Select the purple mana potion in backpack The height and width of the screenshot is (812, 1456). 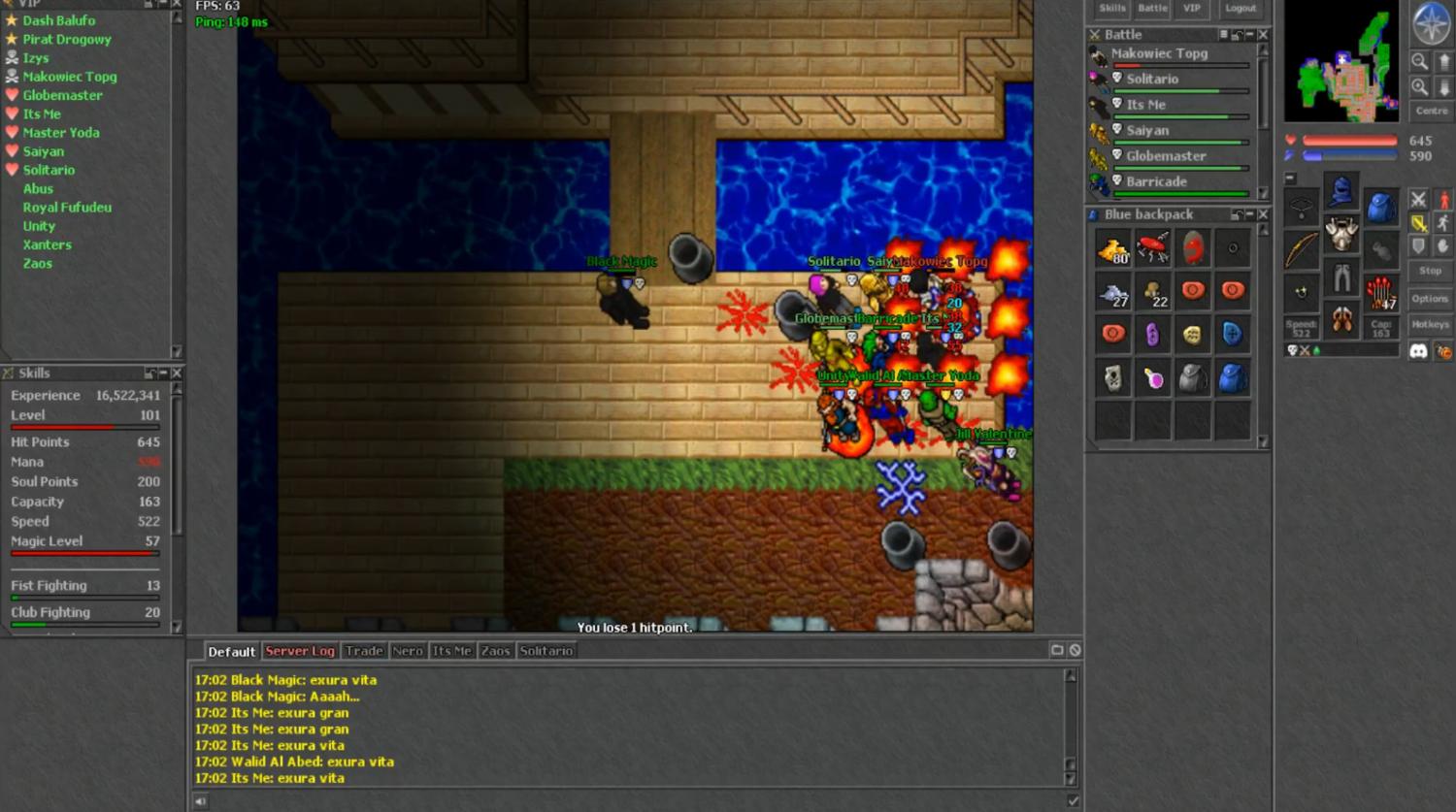[x=1152, y=335]
